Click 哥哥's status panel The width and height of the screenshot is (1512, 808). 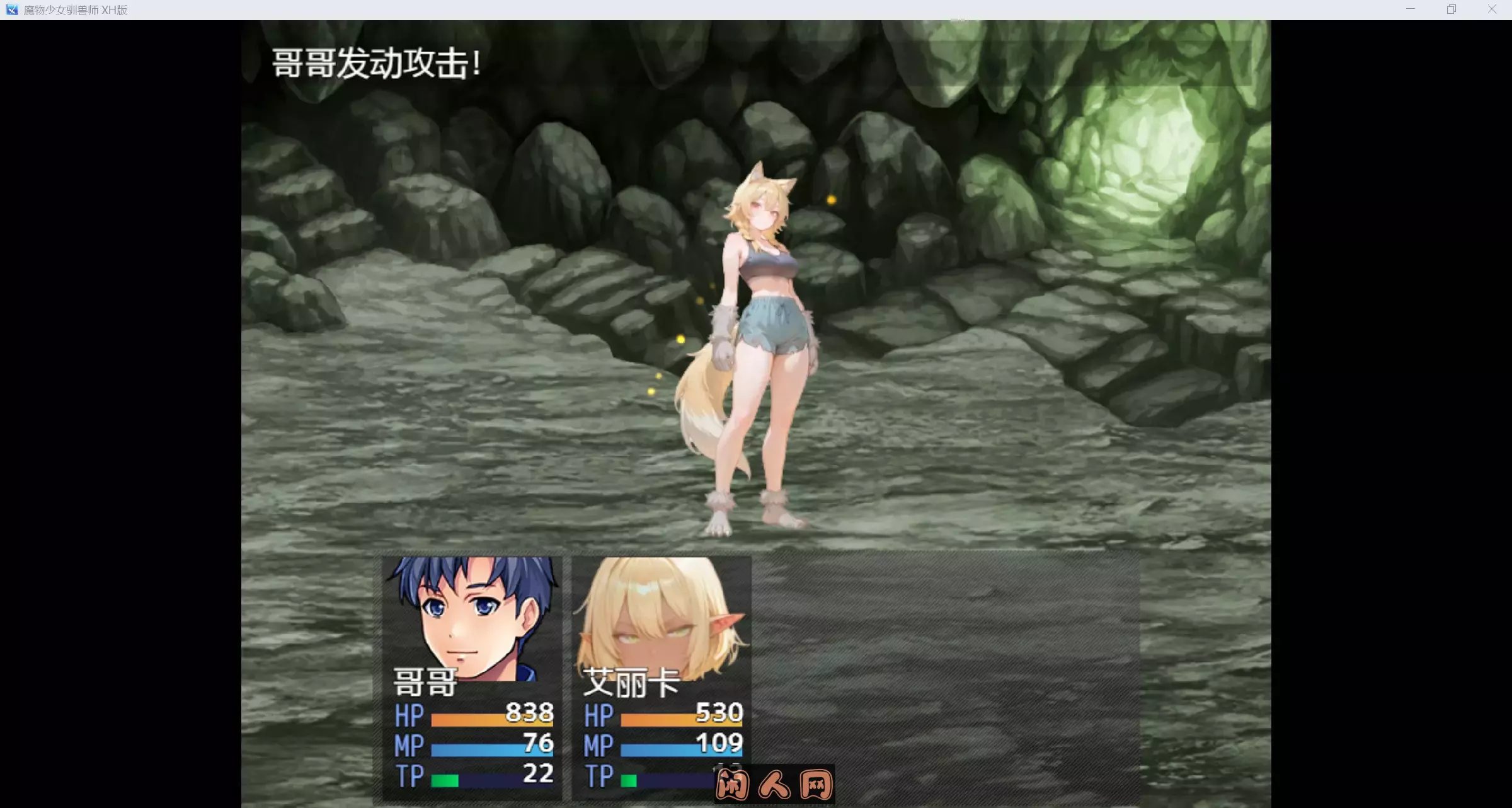(x=469, y=674)
